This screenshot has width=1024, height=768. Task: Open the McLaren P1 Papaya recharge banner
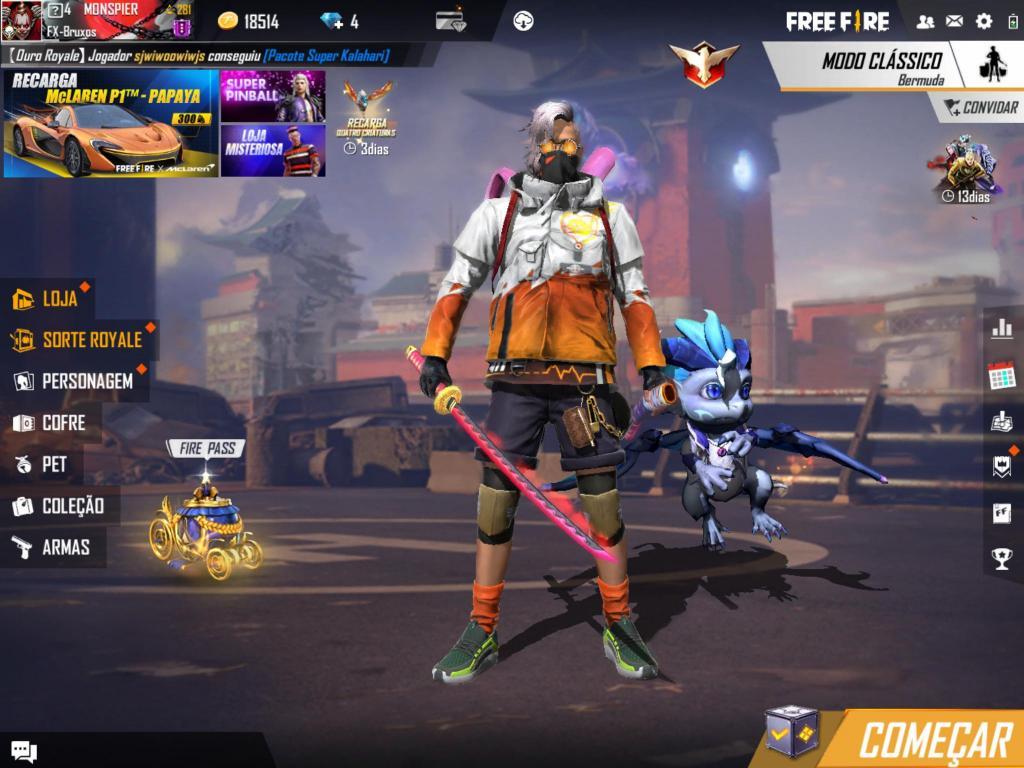coord(110,124)
